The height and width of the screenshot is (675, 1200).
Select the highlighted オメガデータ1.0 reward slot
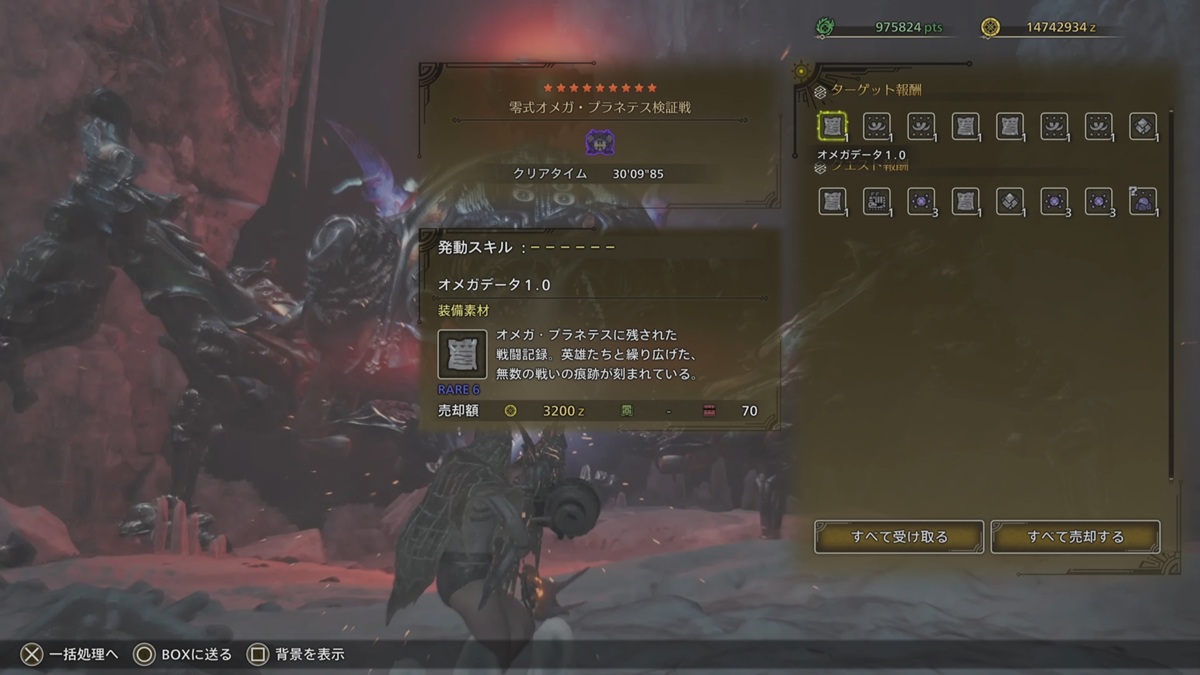(832, 126)
